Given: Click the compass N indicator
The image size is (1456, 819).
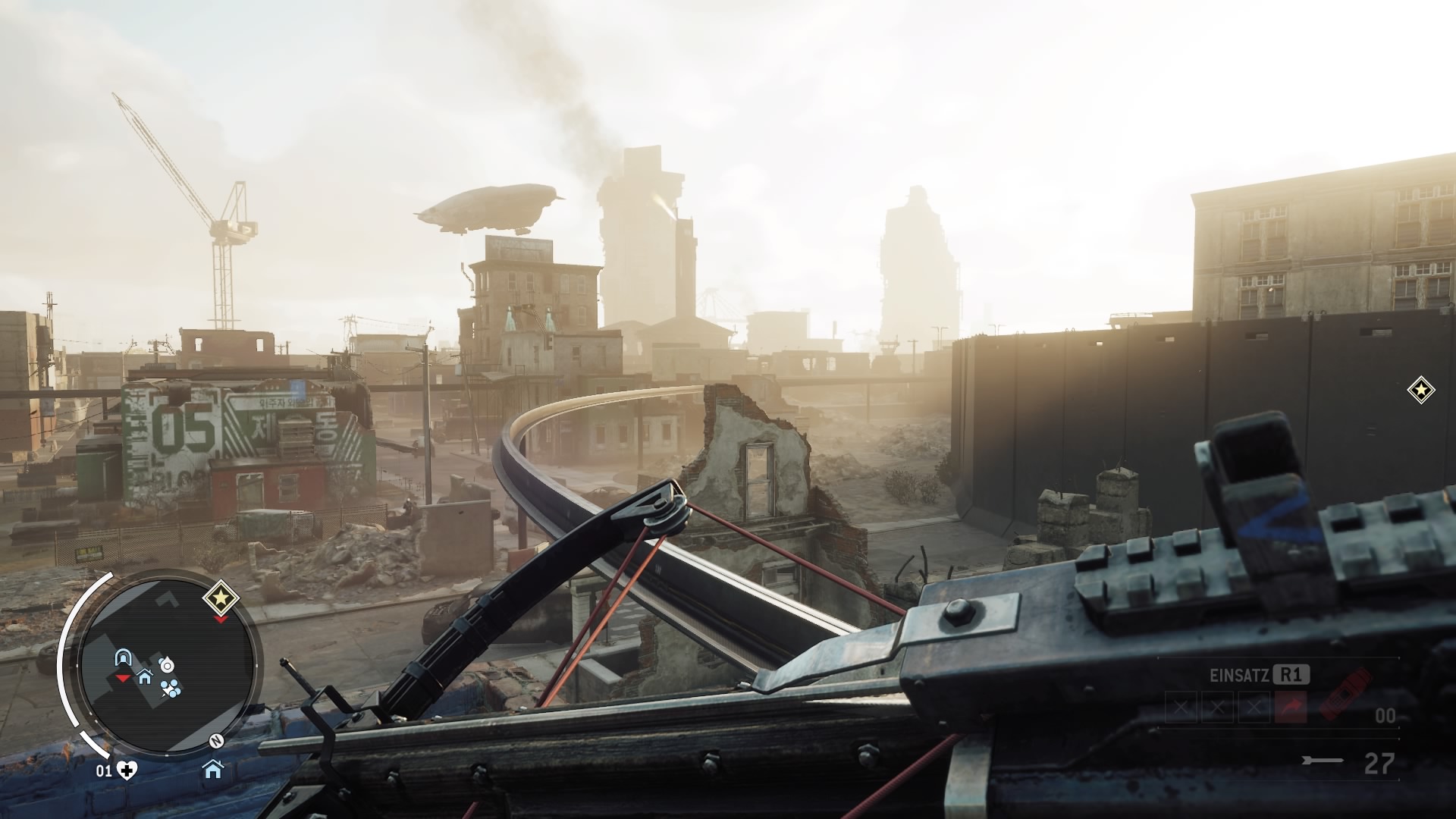Looking at the screenshot, I should click(216, 741).
